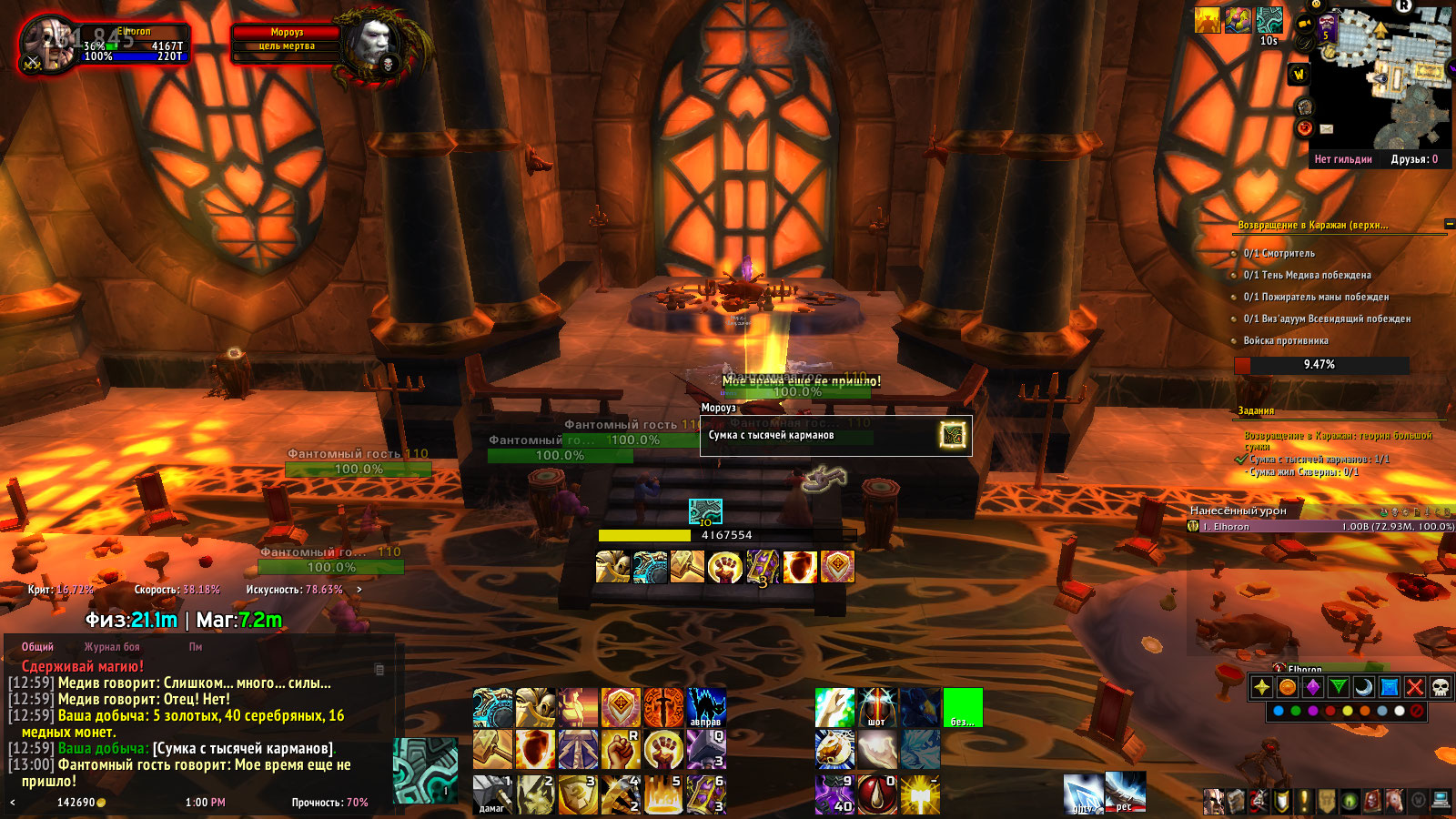This screenshot has width=1456, height=819.
Task: Select the Пм chat tab
Action: pos(196,647)
